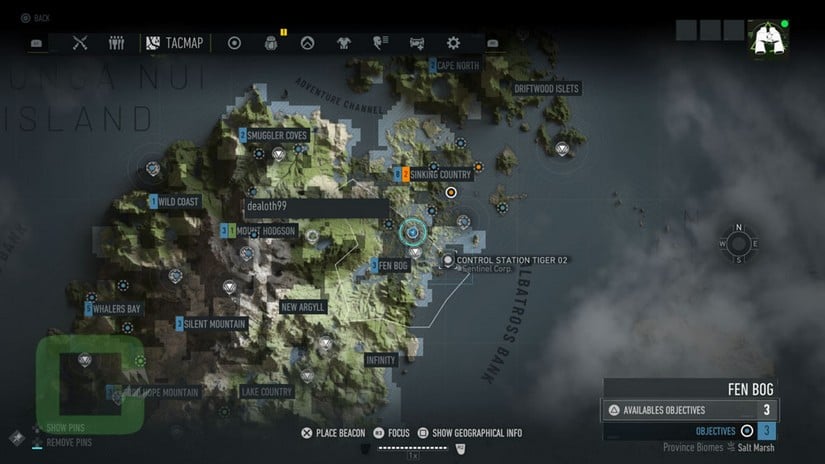The height and width of the screenshot is (464, 825).
Task: Select the Sinking Country province label
Action: coord(438,175)
